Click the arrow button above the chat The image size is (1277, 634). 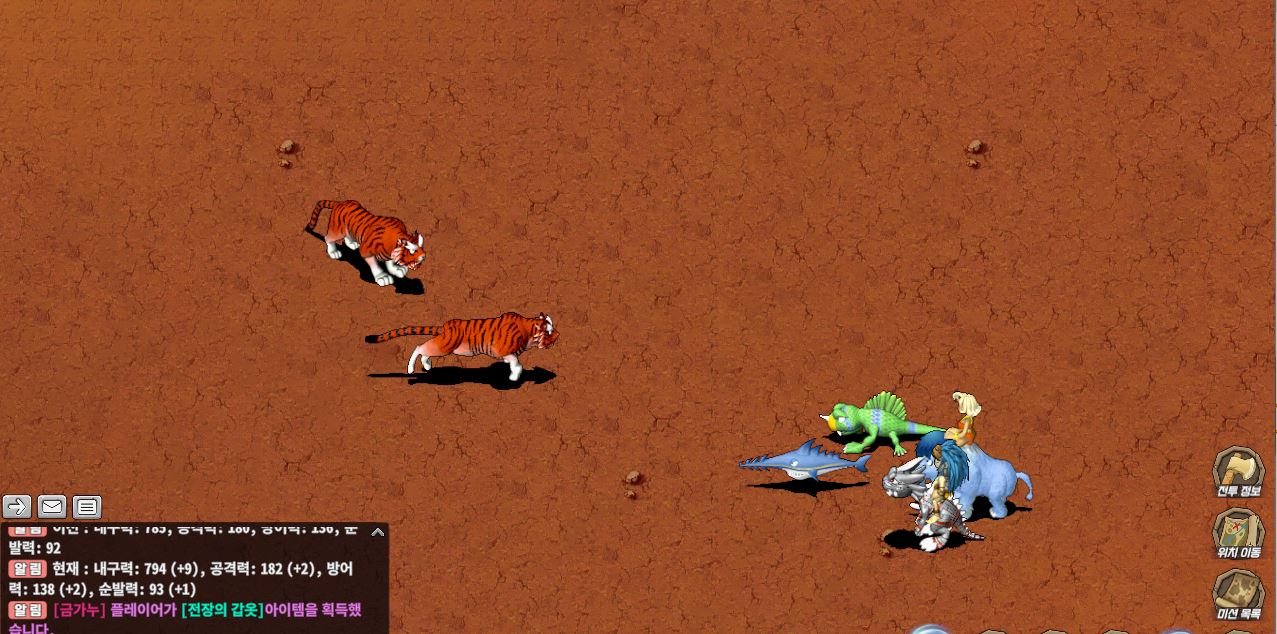coord(17,507)
